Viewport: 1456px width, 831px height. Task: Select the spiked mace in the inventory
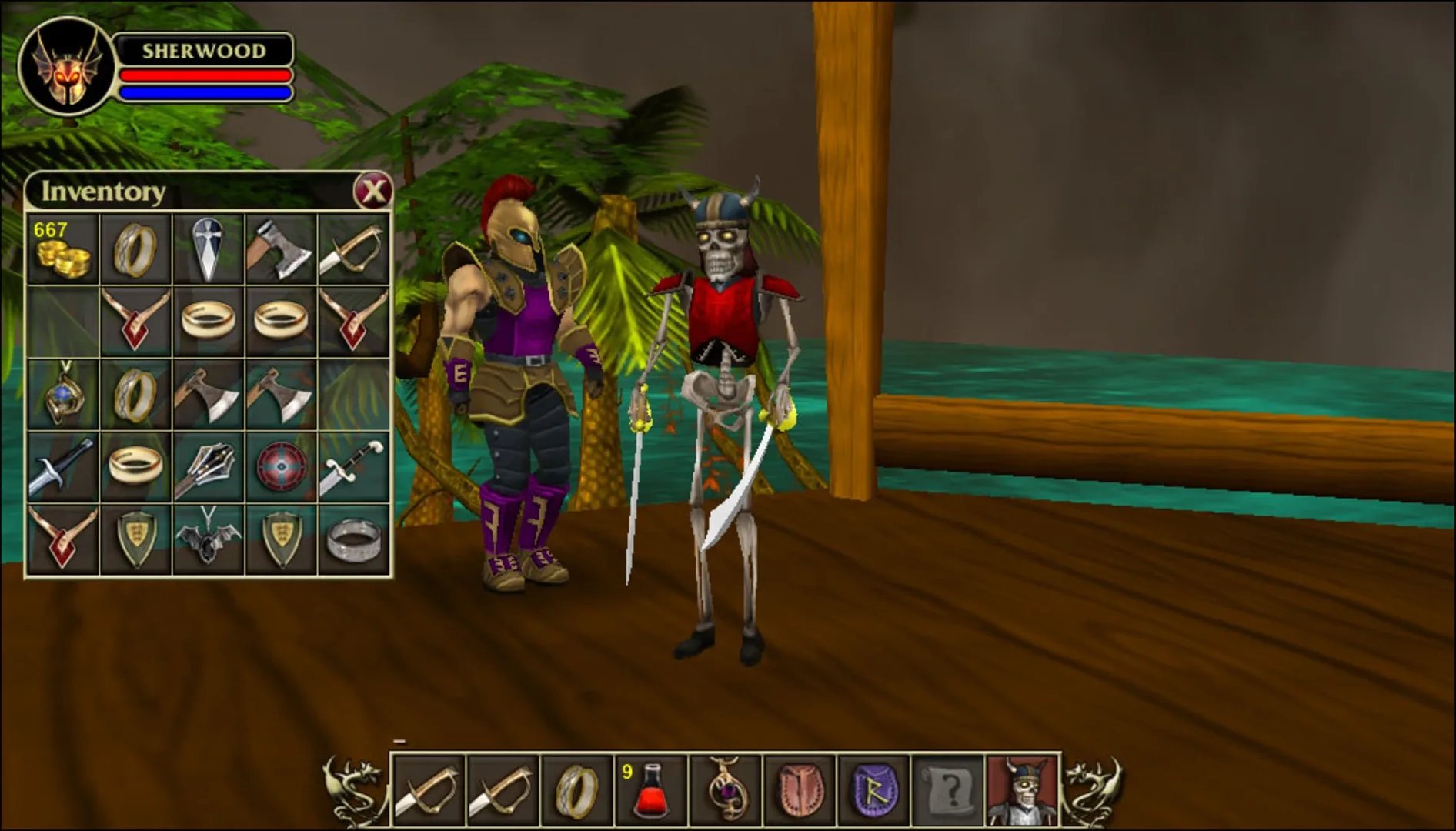pos(207,466)
